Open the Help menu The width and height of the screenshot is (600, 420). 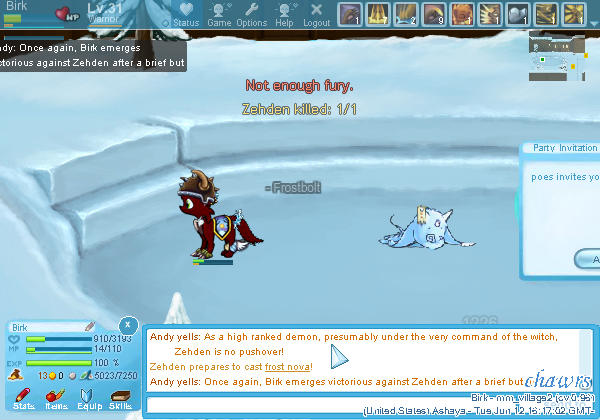(284, 14)
